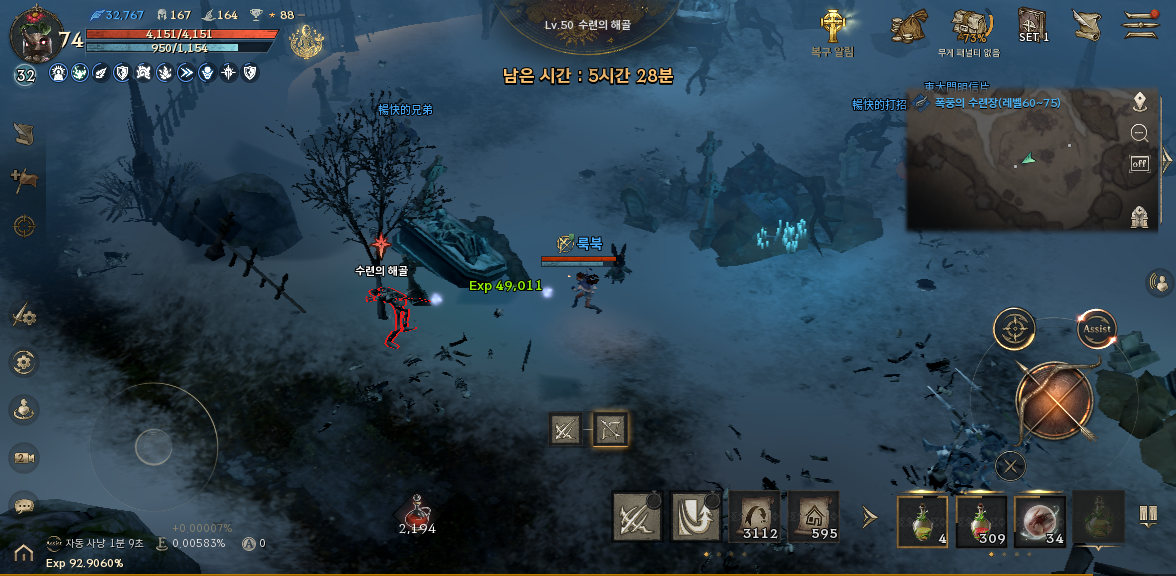This screenshot has width=1176, height=576.
Task: Activate the Assist button
Action: point(1097,328)
